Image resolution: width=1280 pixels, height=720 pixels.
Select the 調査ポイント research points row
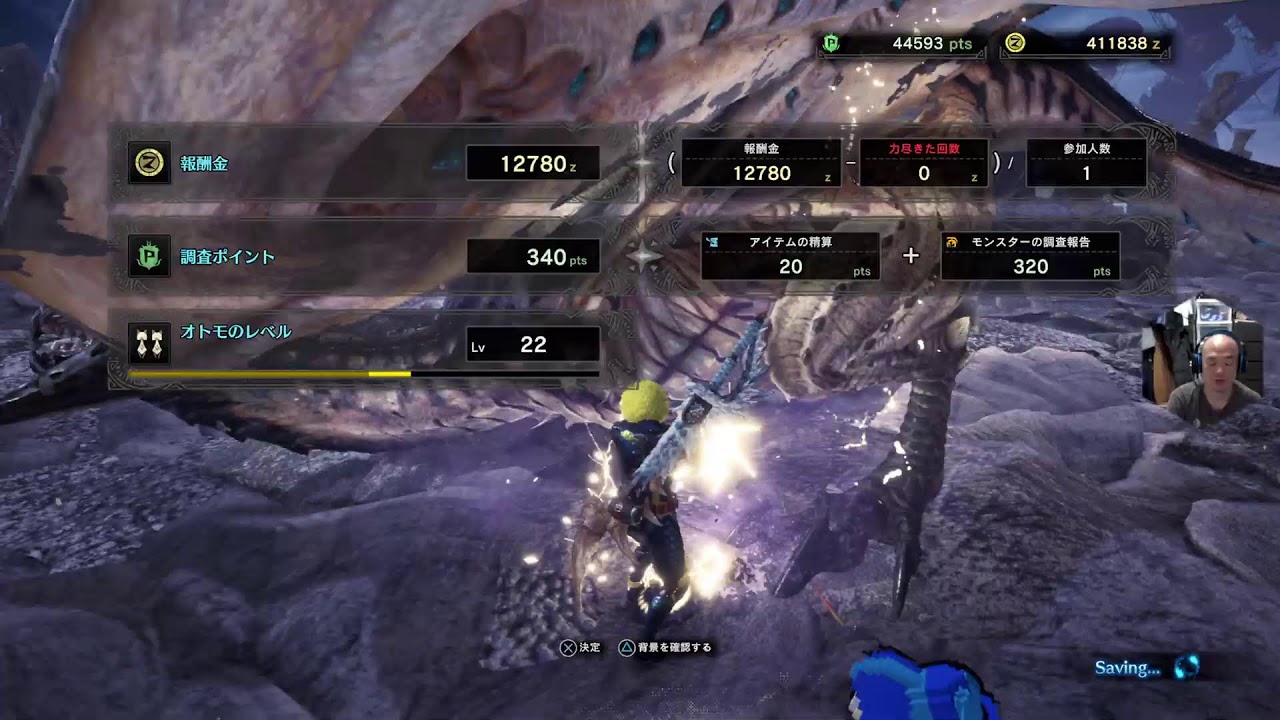pos(365,256)
